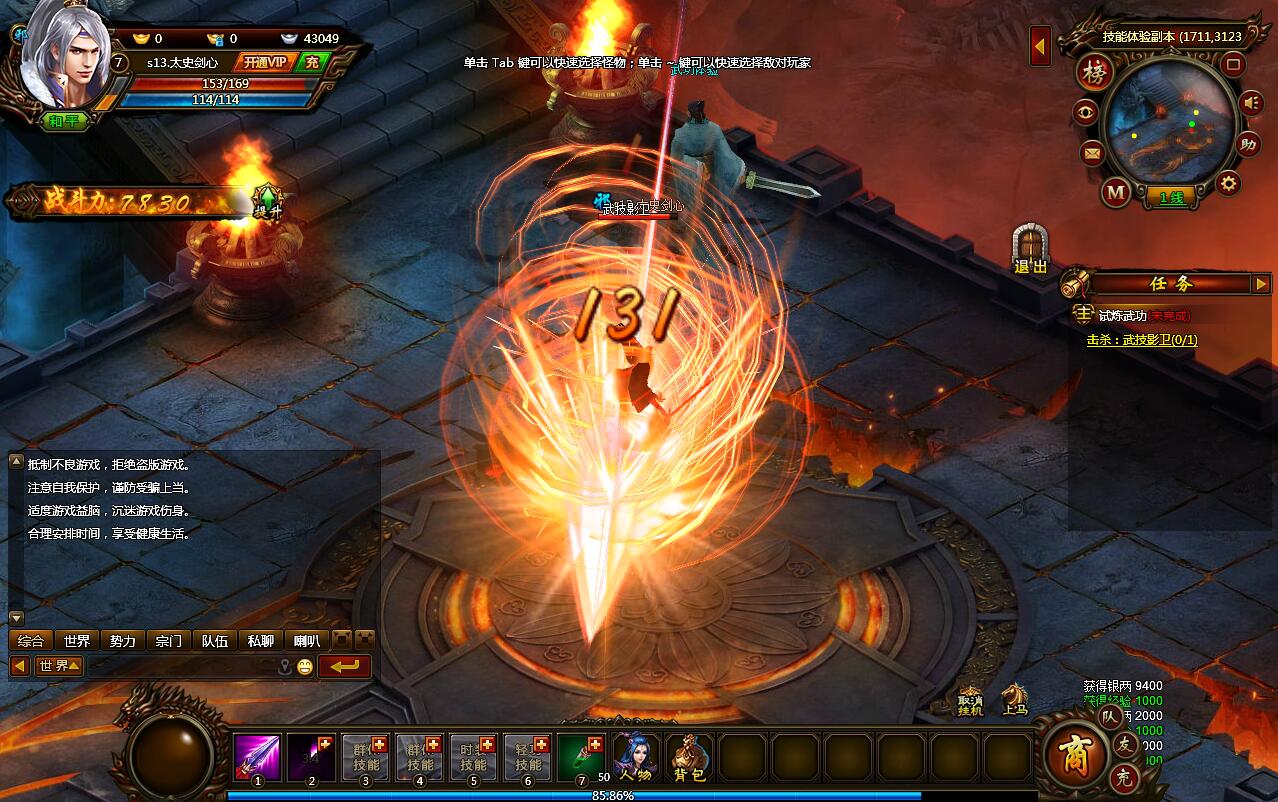Open the emoji smiley picker
1278x802 pixels.
pos(304,666)
